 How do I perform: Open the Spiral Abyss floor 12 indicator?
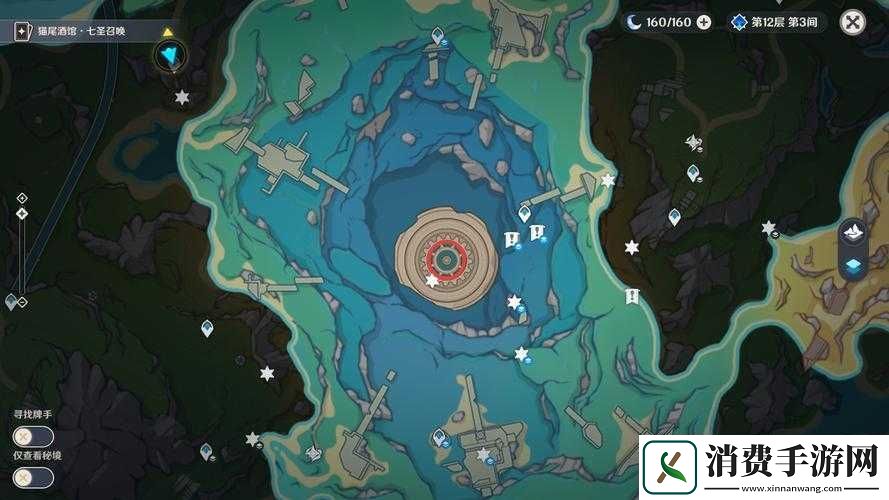(x=777, y=22)
